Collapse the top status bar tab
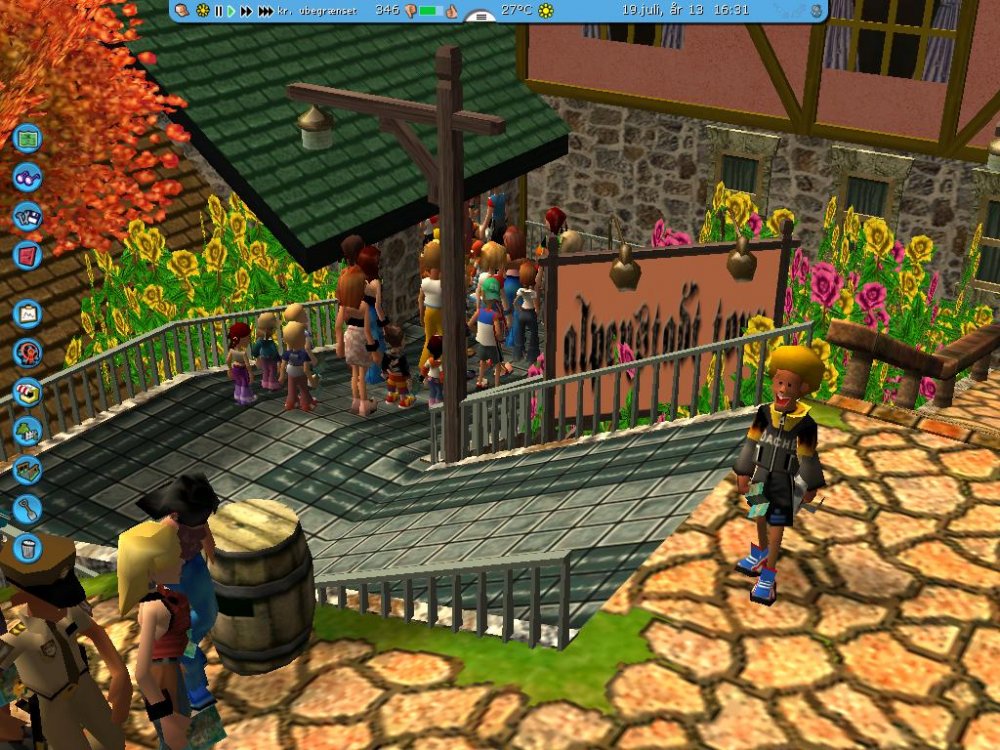This screenshot has width=1000, height=750. pos(481,17)
